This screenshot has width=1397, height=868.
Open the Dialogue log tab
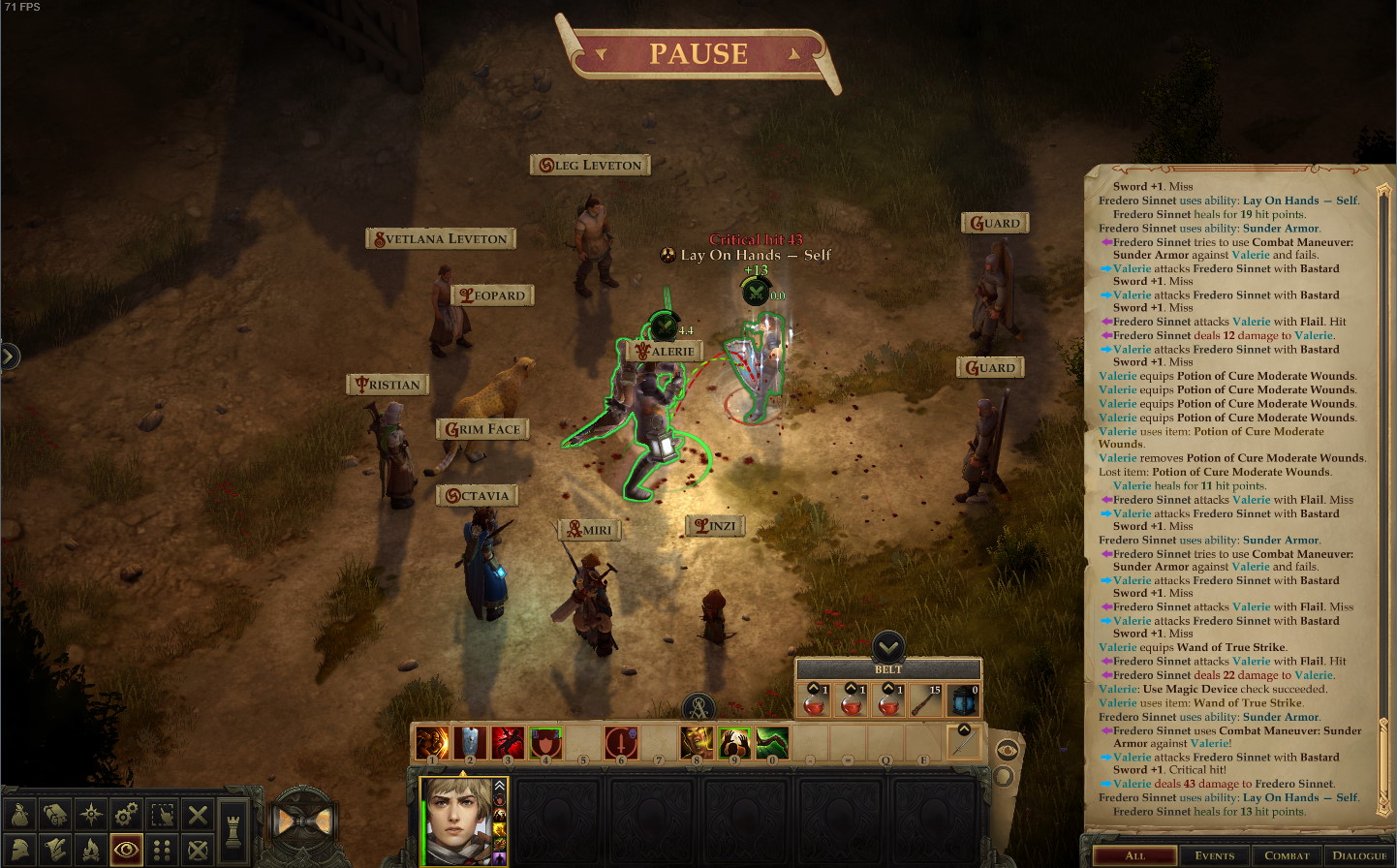coord(1358,855)
